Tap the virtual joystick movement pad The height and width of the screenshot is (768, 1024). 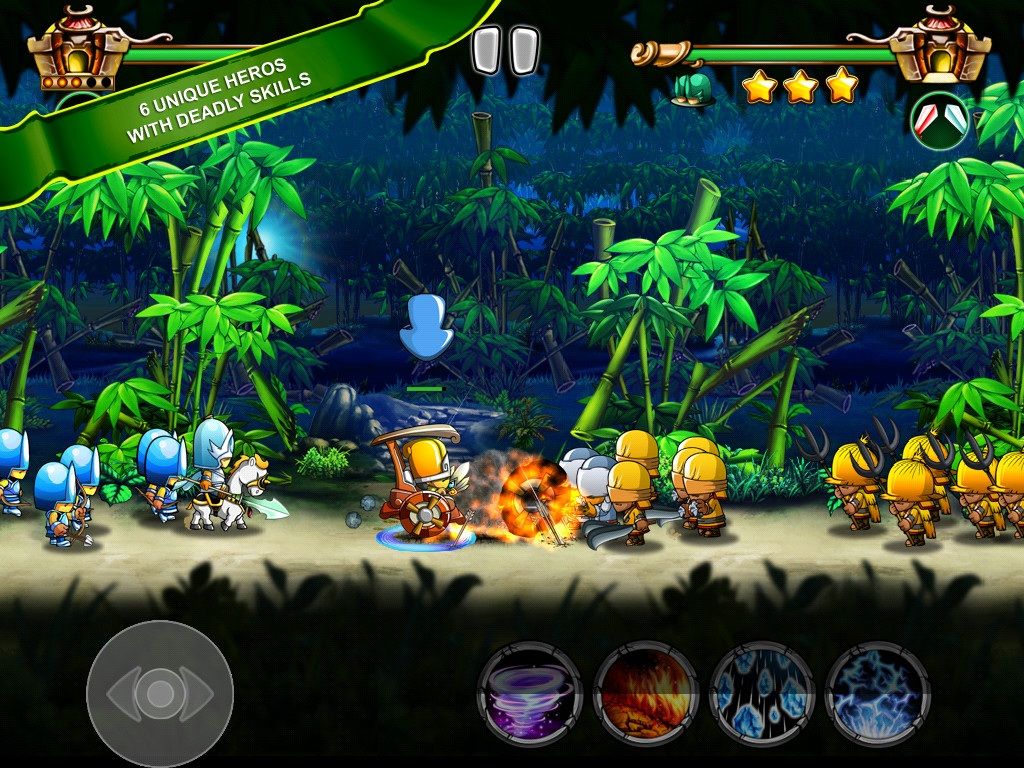coord(160,693)
